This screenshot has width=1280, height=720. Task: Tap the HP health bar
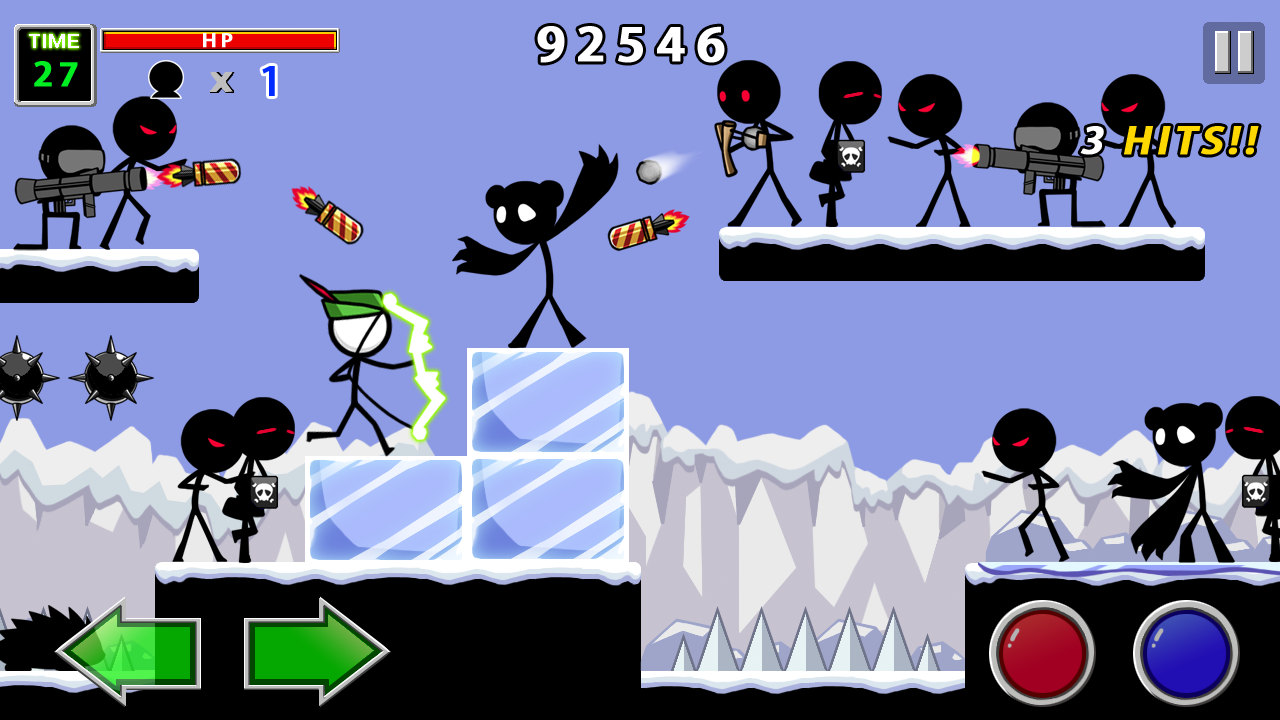point(220,38)
